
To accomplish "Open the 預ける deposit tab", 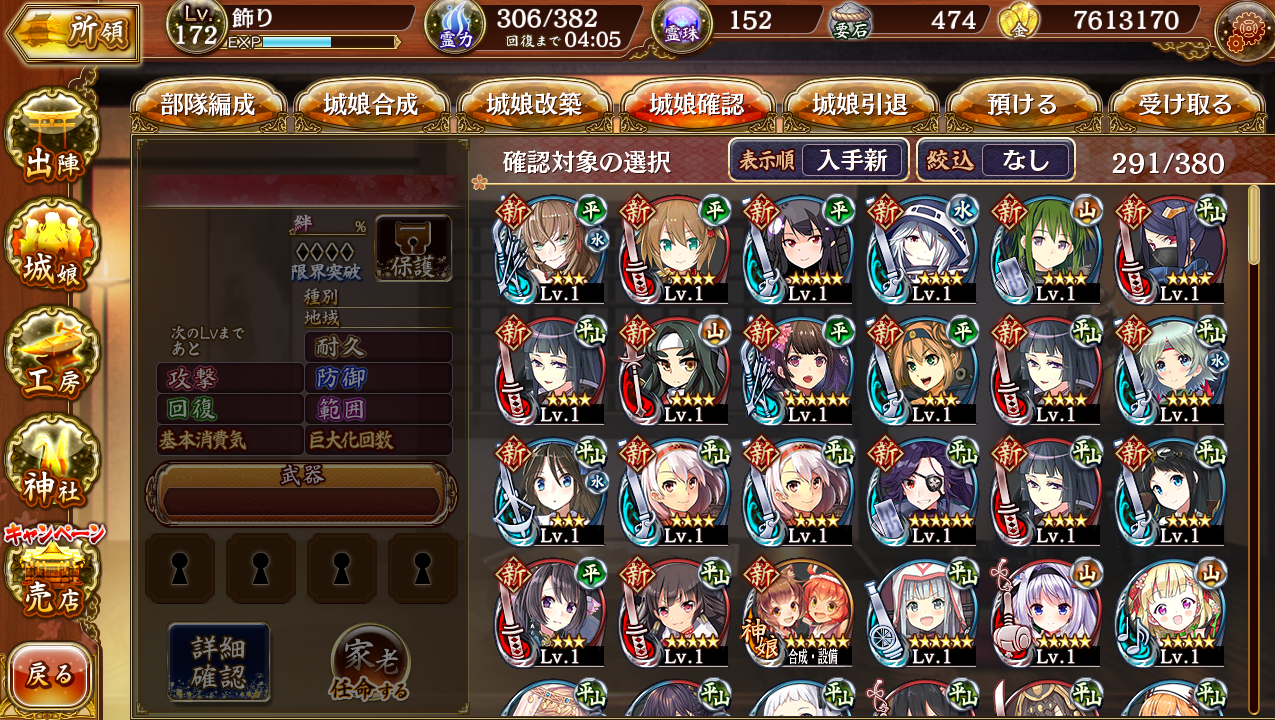I will 1022,105.
